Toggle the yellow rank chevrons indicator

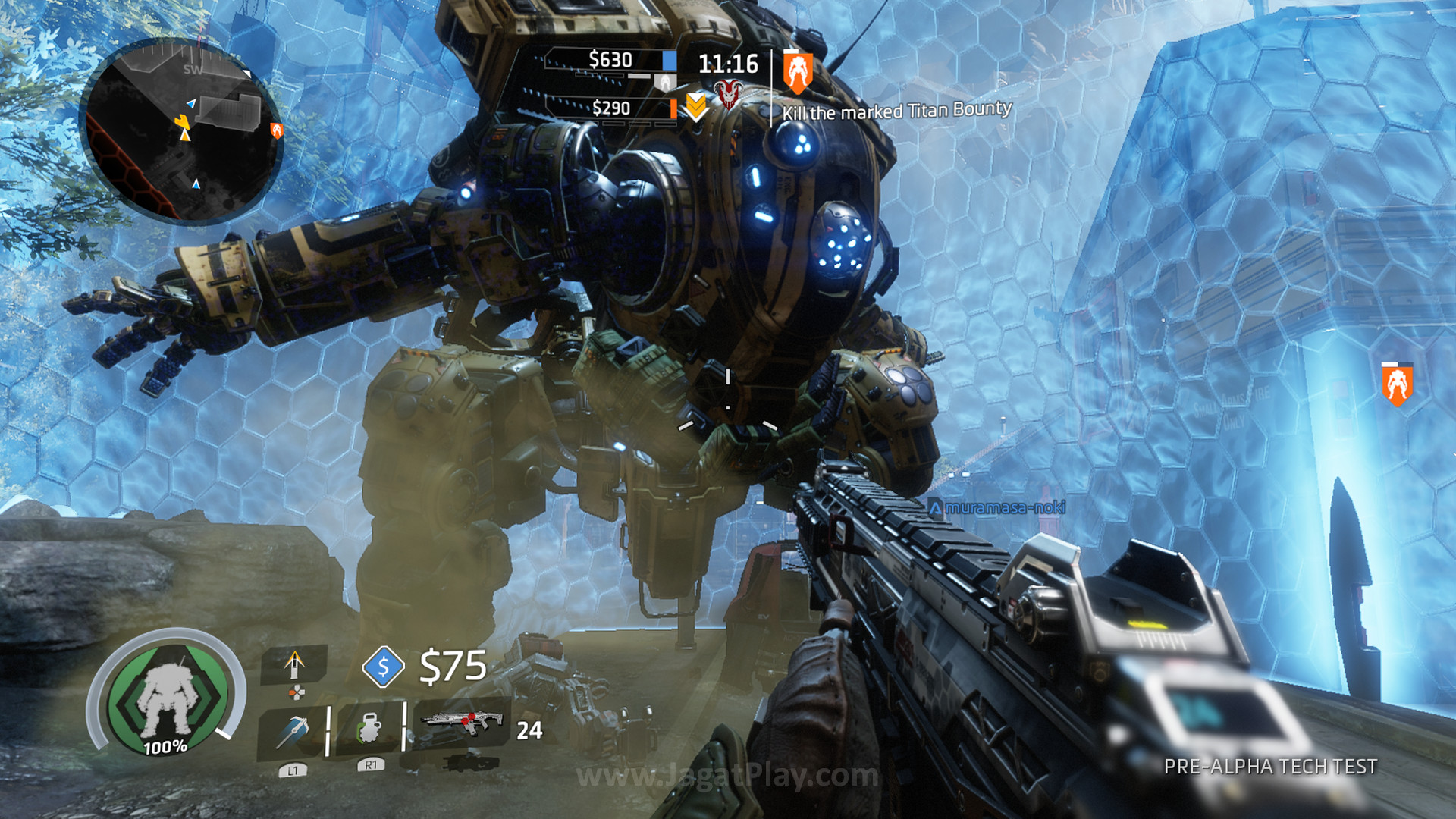click(x=695, y=107)
